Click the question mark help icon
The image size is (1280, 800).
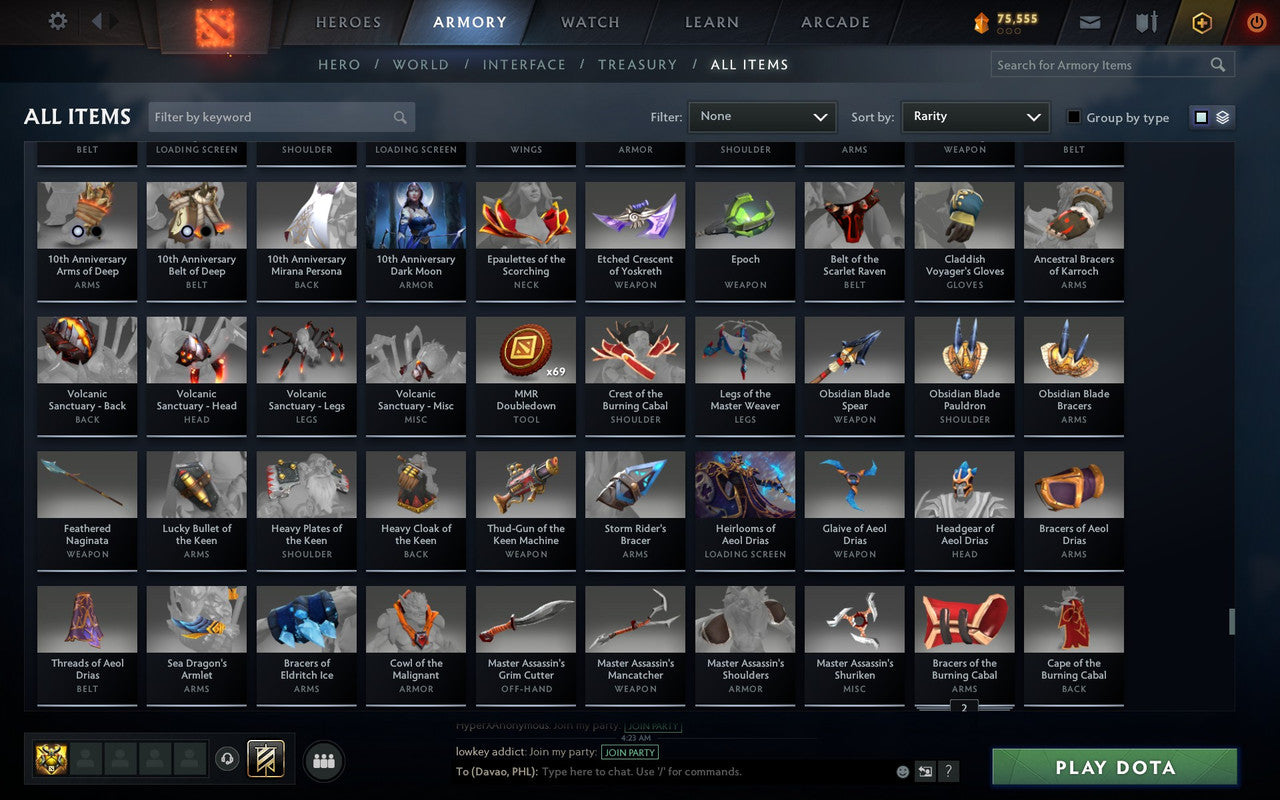[x=948, y=772]
